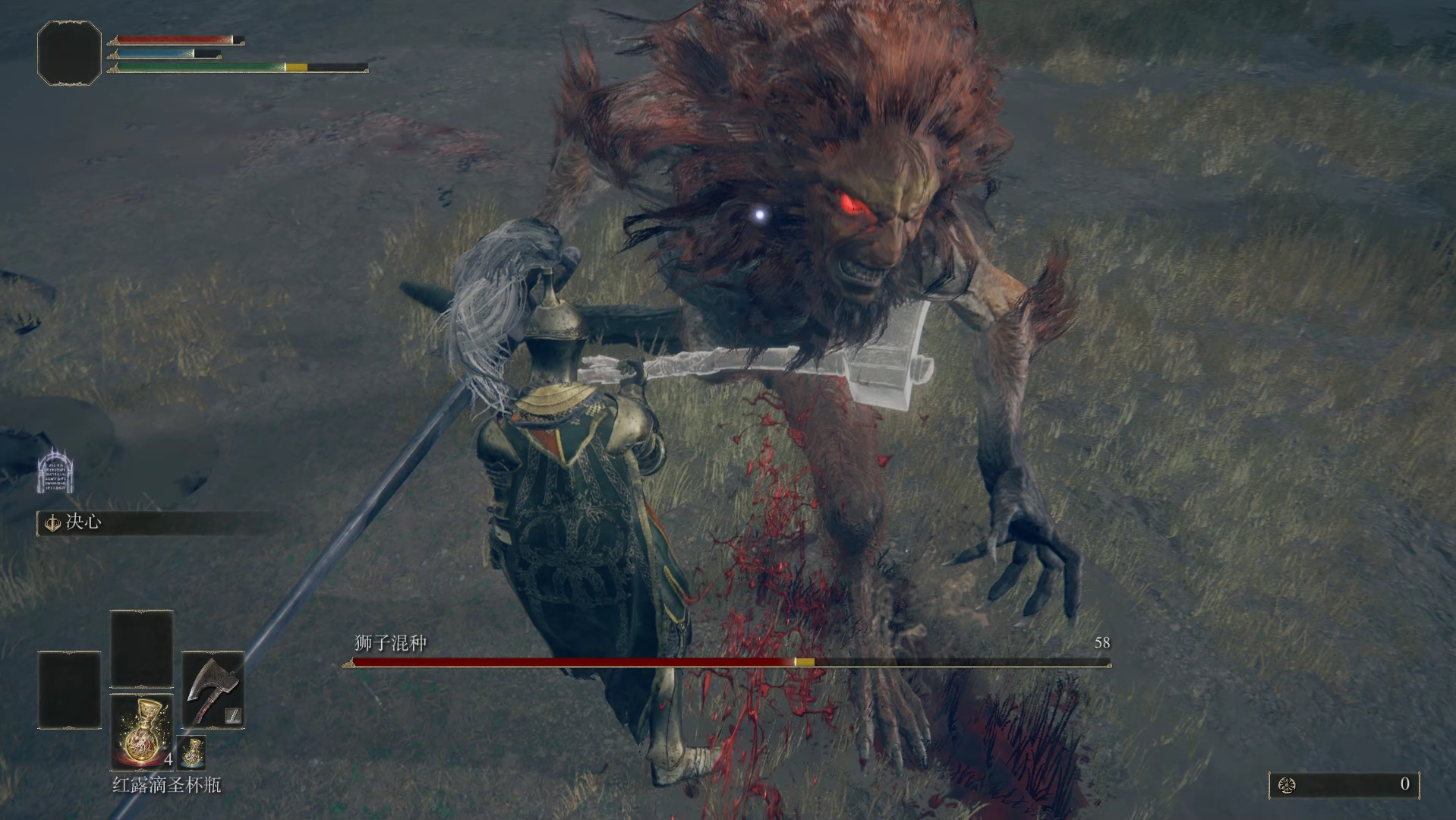The image size is (1456, 820).
Task: Choose the small queued flask icon
Action: point(191,752)
